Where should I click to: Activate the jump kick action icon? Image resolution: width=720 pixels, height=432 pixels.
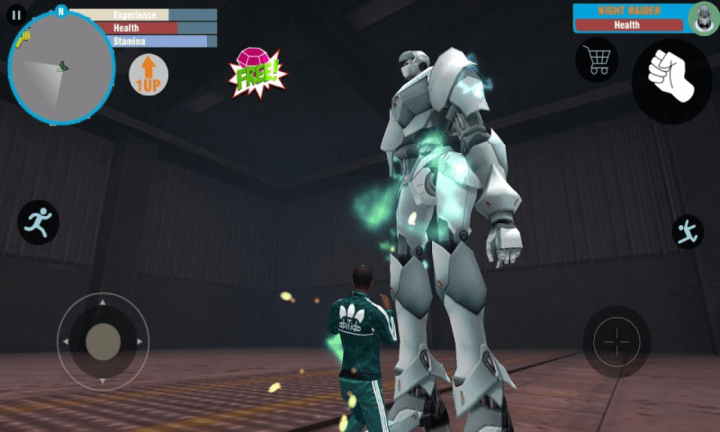click(x=687, y=231)
